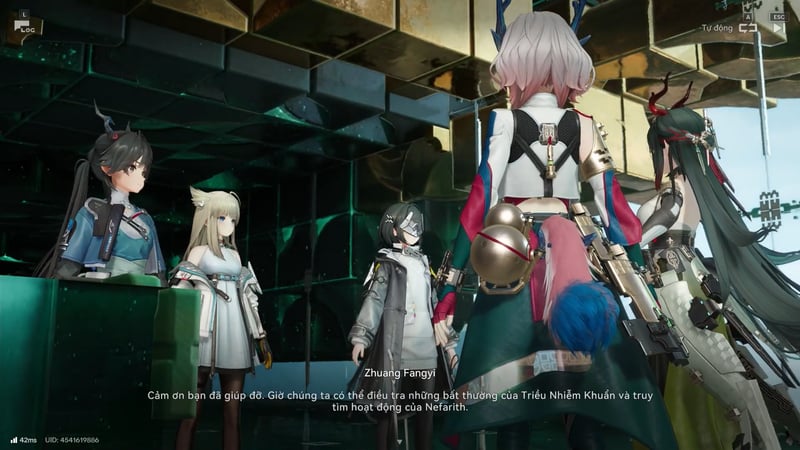The width and height of the screenshot is (800, 450).
Task: Open the dialogue LOG history
Action: tap(23, 29)
